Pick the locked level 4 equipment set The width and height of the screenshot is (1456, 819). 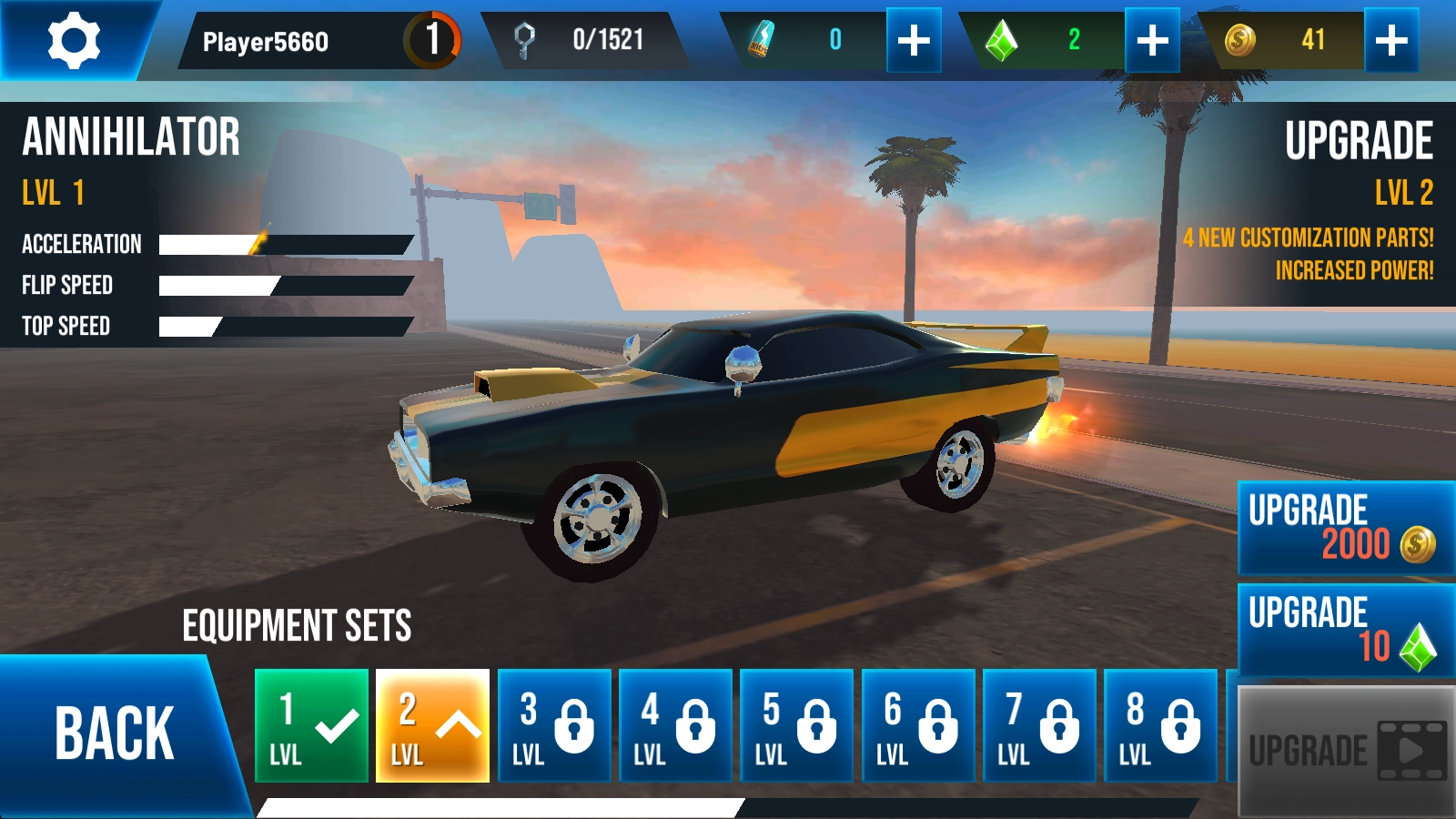tap(675, 726)
